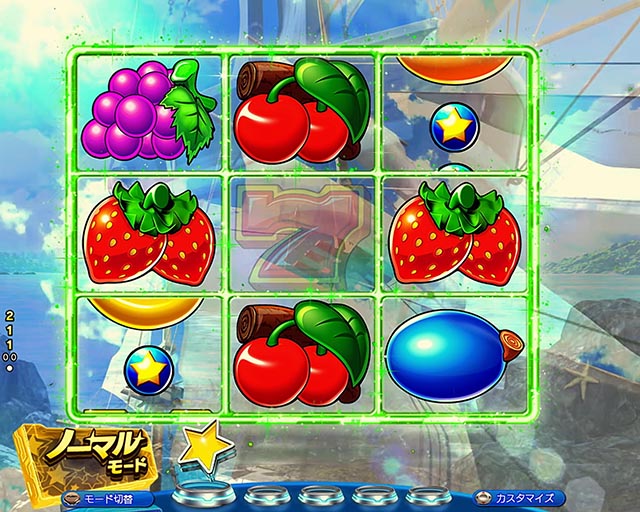Open the カスタマイズ customize option
Screen dimensions: 640x512
[x=519, y=497]
